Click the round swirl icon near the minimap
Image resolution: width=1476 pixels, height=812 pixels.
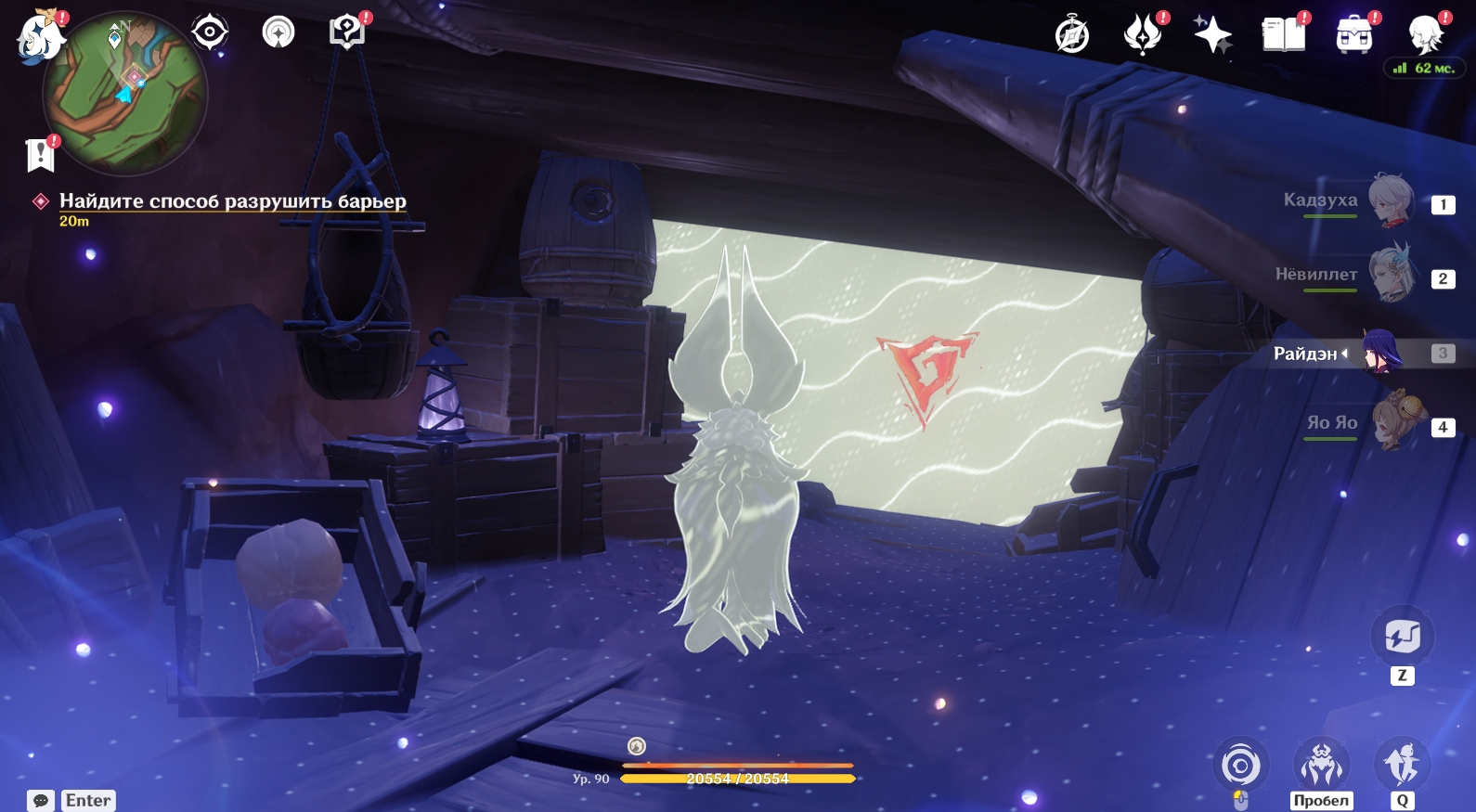(278, 32)
